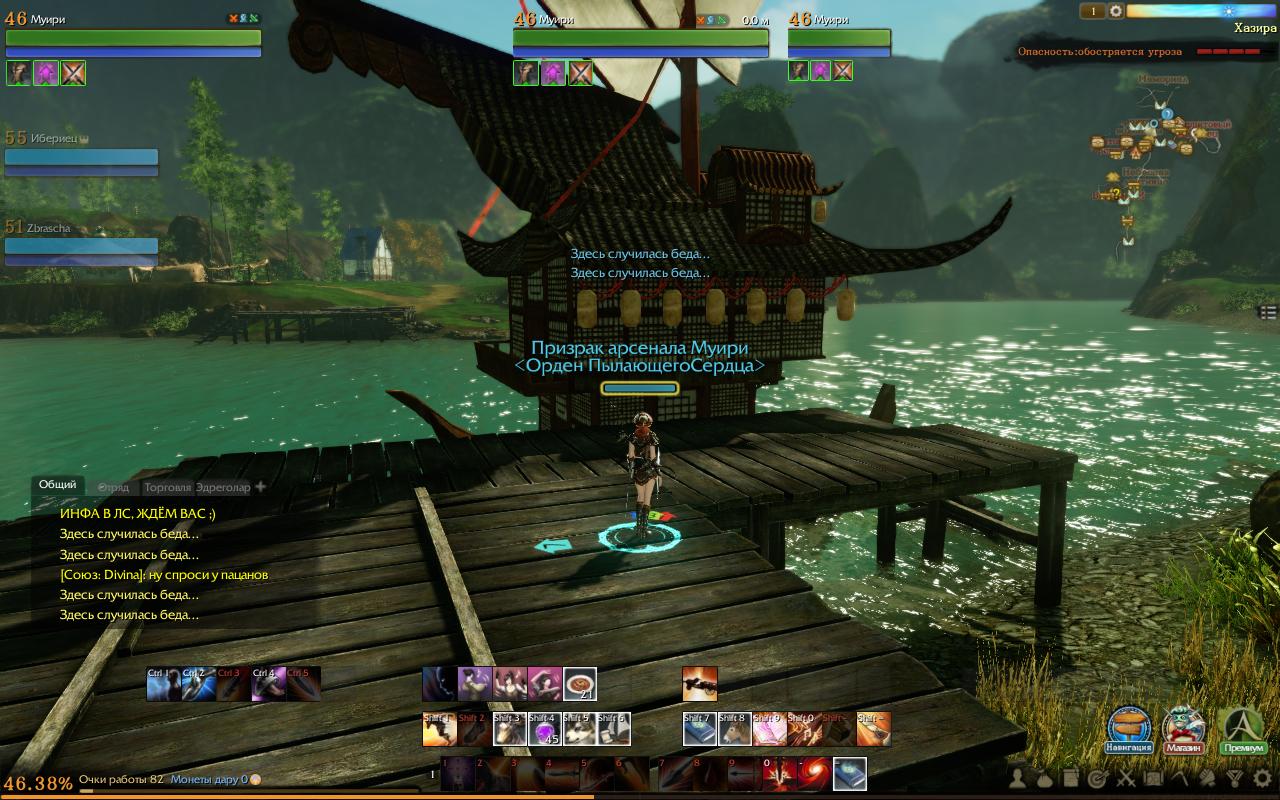Screen dimensions: 1280x800
Task: Select party member Ибериец's frame
Action: 81,157
